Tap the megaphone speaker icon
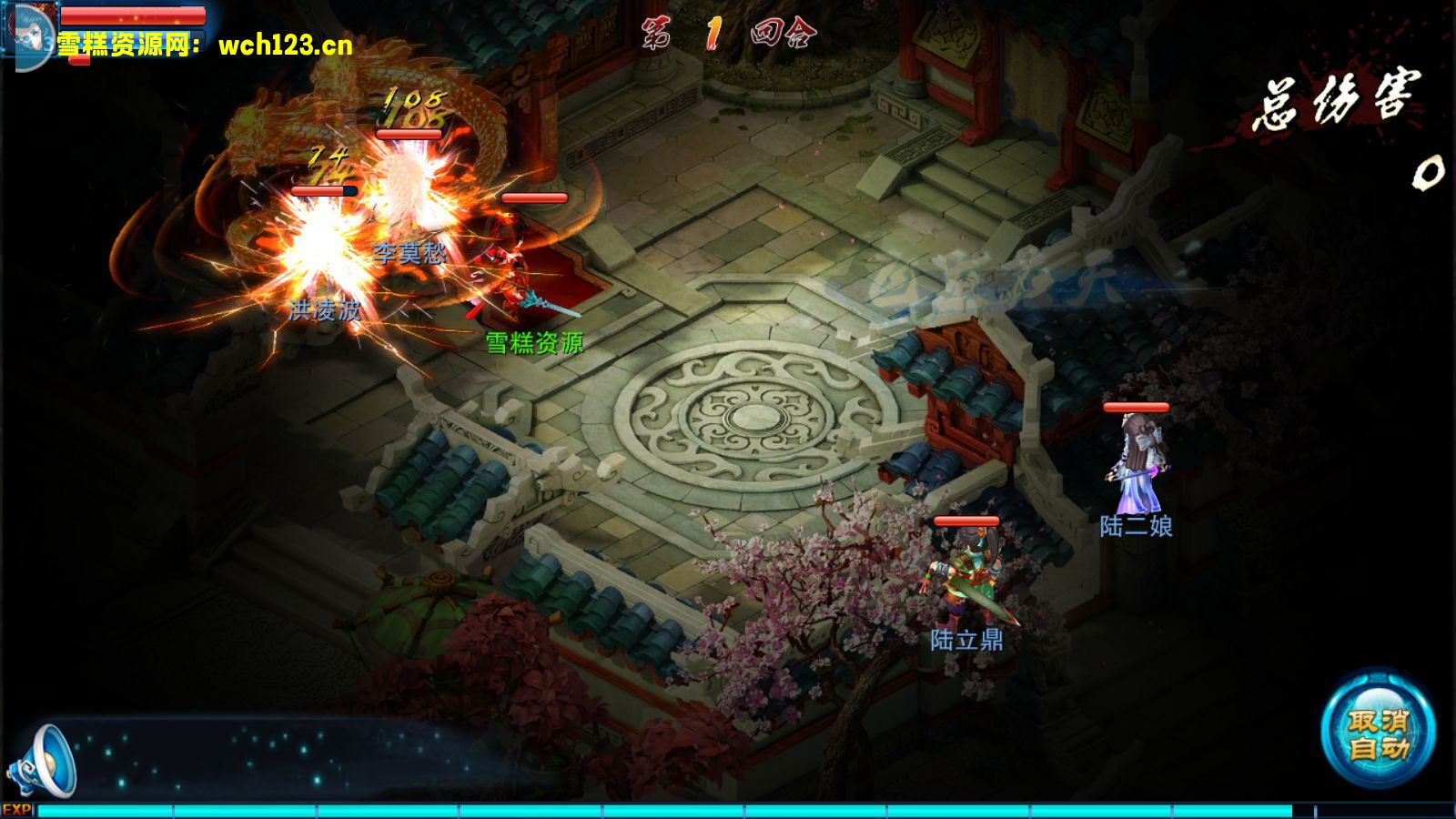Screen dimensions: 1456x819 point(43,761)
